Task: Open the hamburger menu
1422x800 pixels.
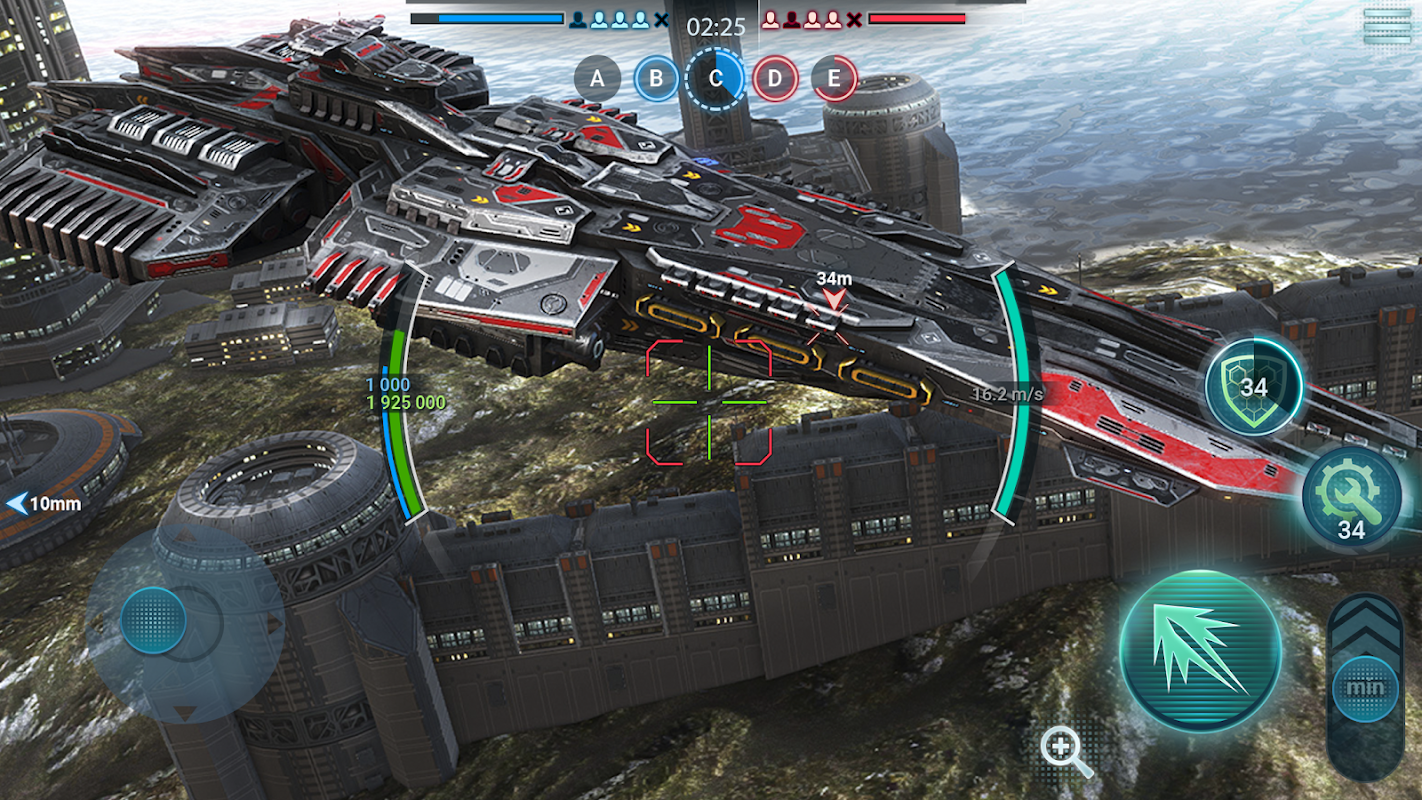Action: [1388, 26]
